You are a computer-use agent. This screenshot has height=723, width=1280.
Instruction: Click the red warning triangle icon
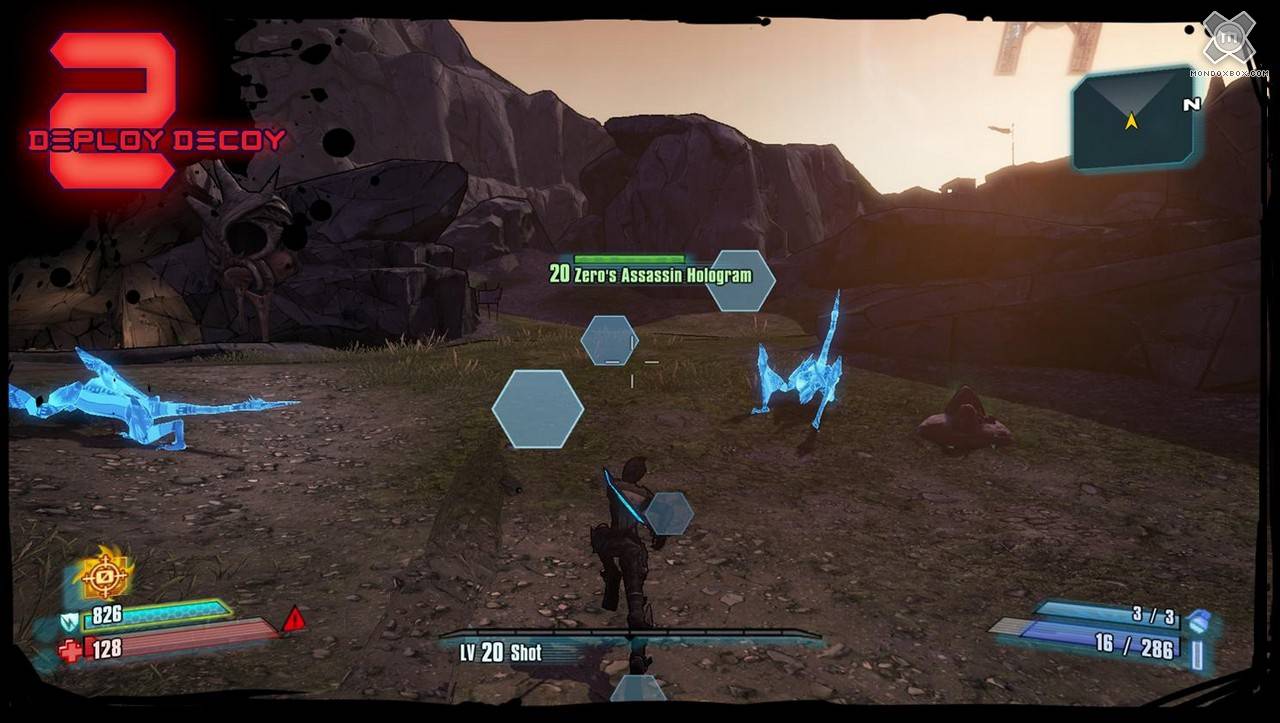click(294, 620)
